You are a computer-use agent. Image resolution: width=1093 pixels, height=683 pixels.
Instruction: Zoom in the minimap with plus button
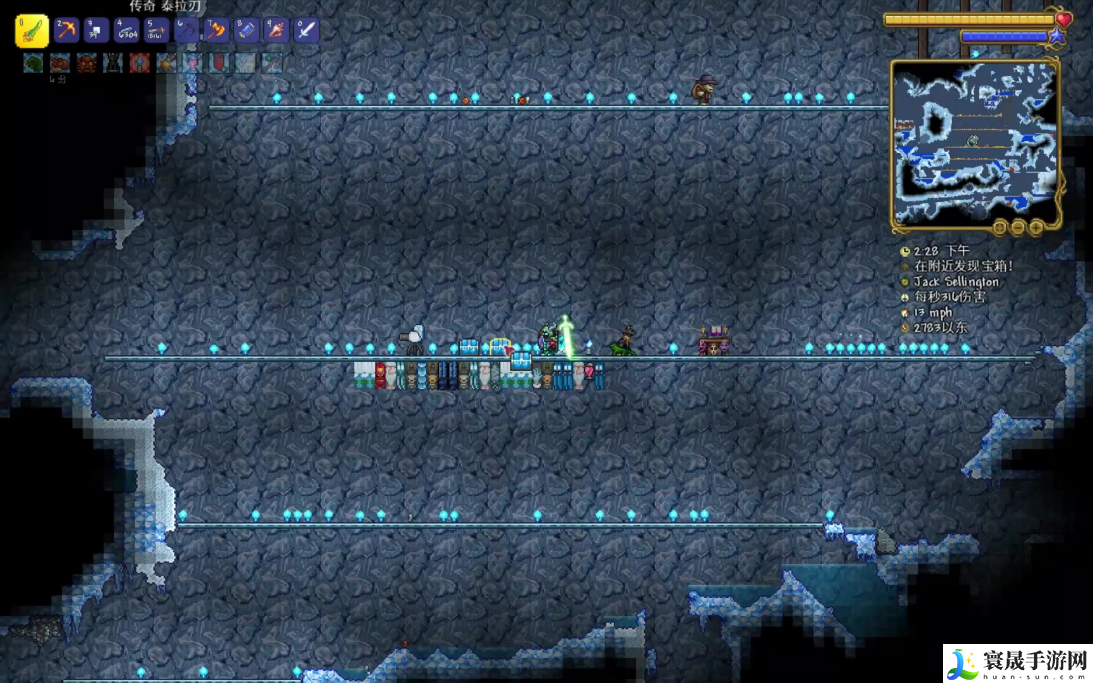pyautogui.click(x=1035, y=227)
